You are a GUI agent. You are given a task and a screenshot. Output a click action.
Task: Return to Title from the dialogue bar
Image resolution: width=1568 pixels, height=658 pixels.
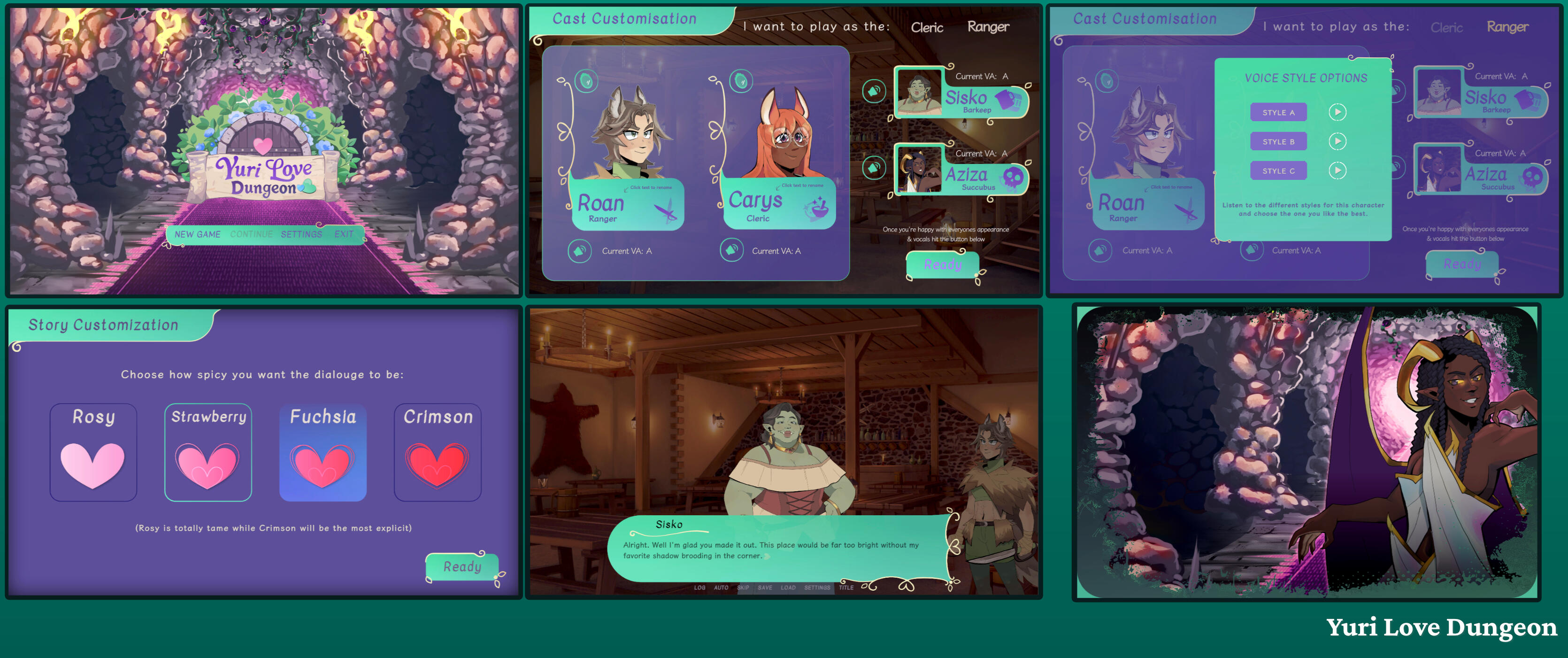(846, 588)
